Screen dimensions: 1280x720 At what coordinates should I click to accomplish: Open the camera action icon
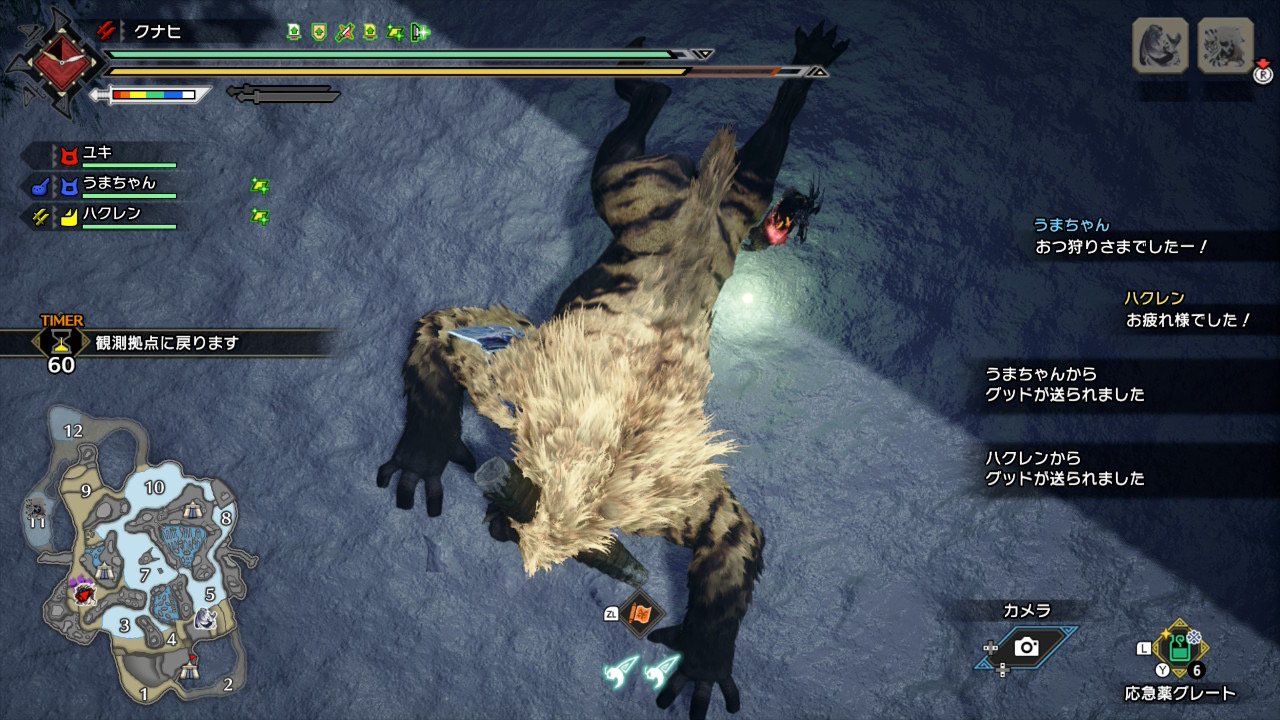coord(1026,647)
